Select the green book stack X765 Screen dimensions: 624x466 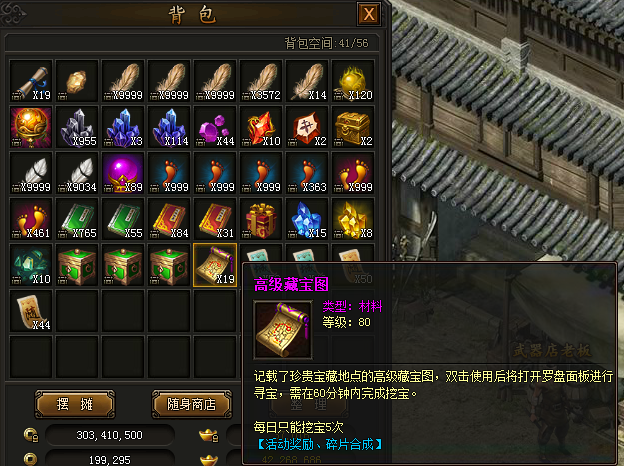tap(77, 218)
